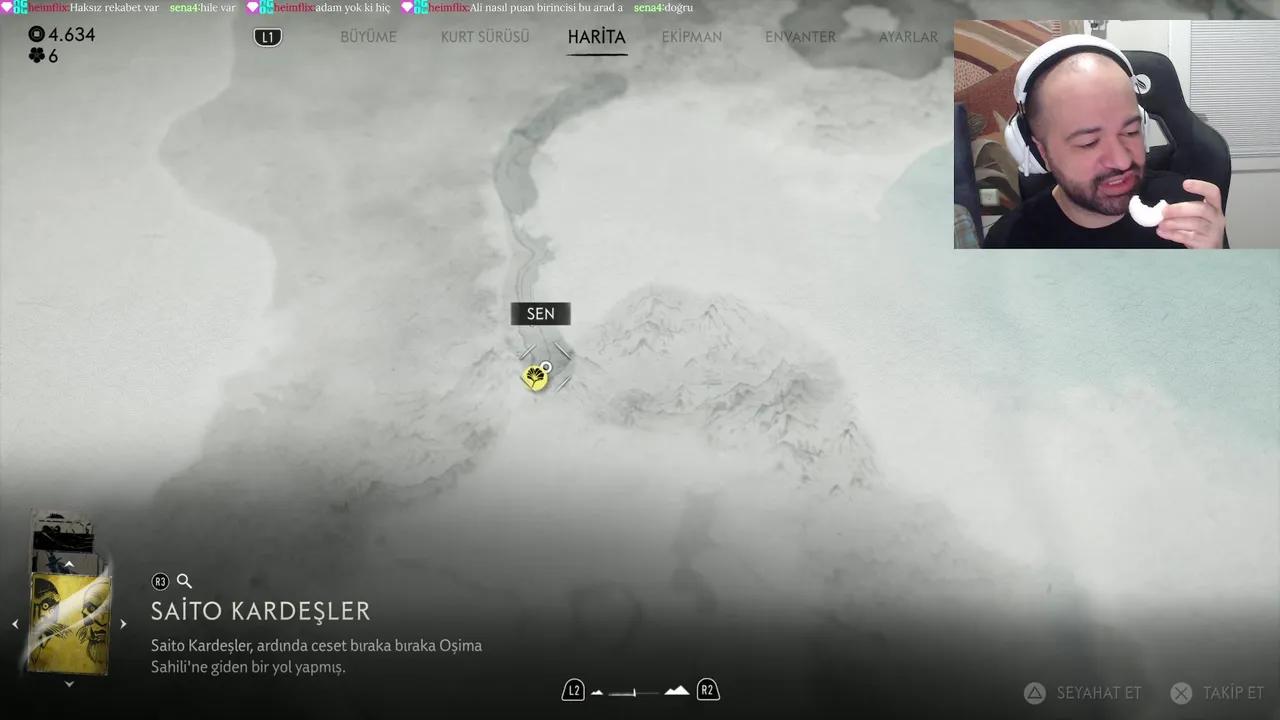This screenshot has width=1280, height=720.
Task: Open the HARITA tab
Action: [597, 36]
